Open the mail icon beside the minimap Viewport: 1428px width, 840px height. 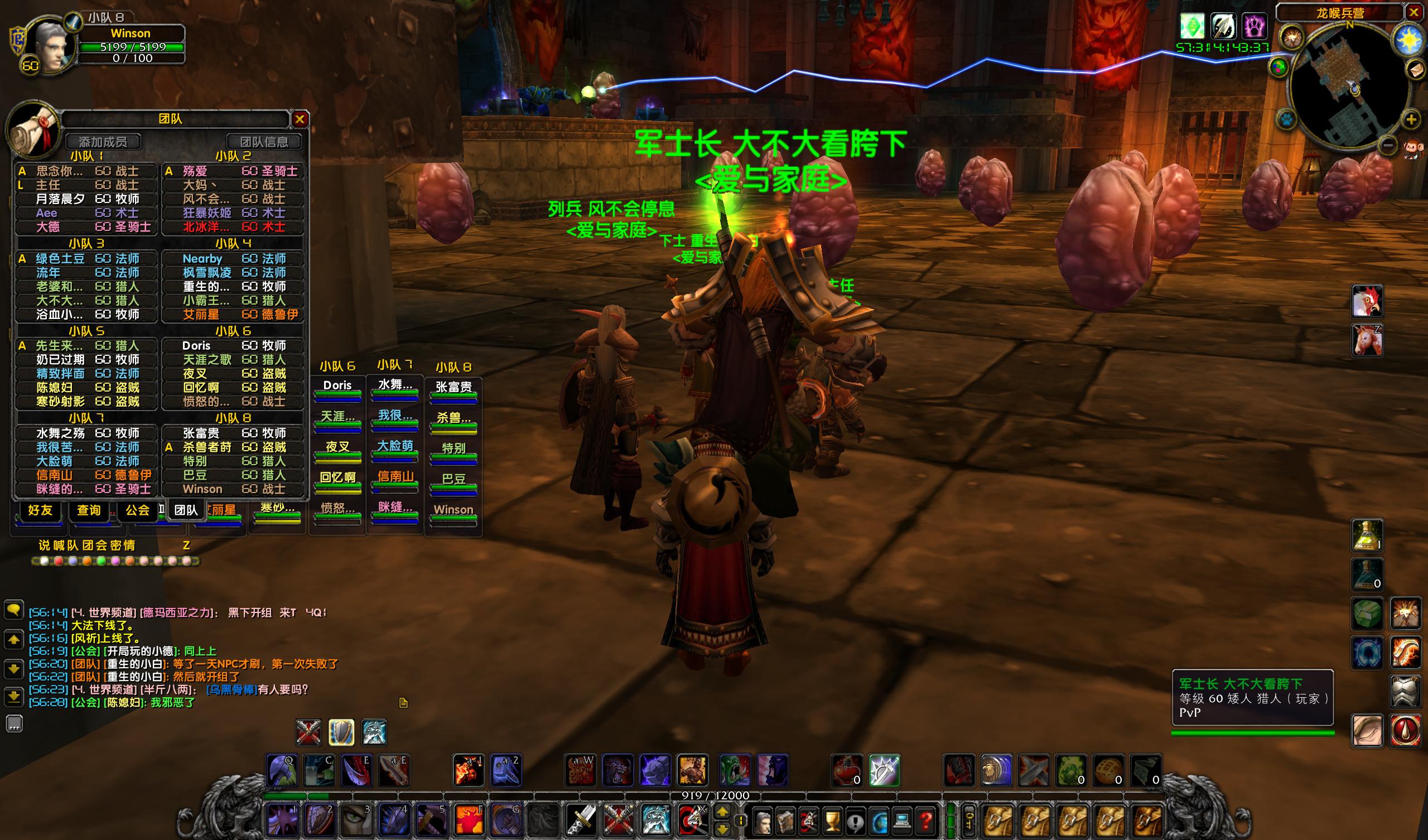[1417, 70]
